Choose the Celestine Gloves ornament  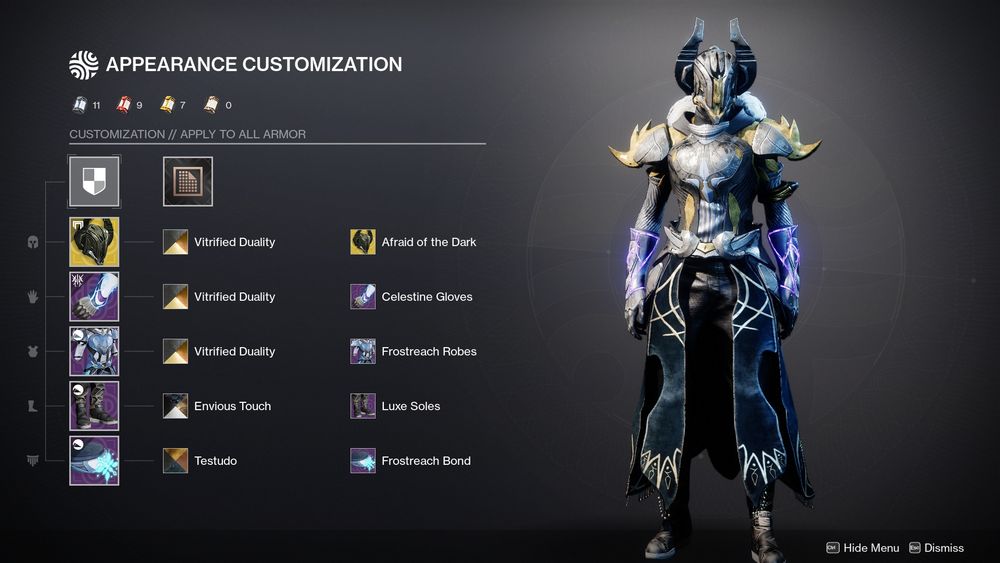pos(363,297)
